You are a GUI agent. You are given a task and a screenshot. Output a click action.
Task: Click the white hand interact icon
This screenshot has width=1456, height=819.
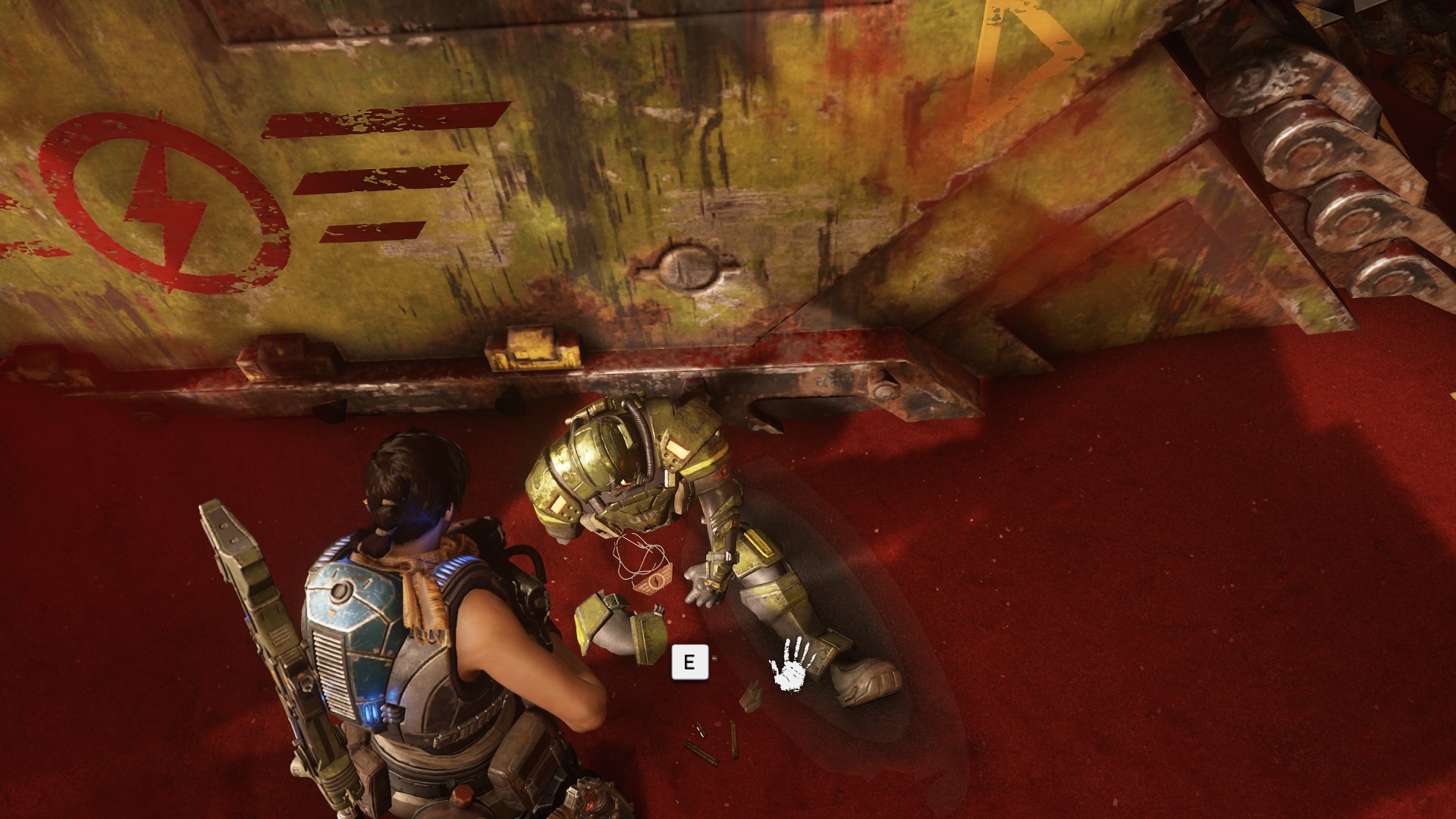click(x=793, y=664)
